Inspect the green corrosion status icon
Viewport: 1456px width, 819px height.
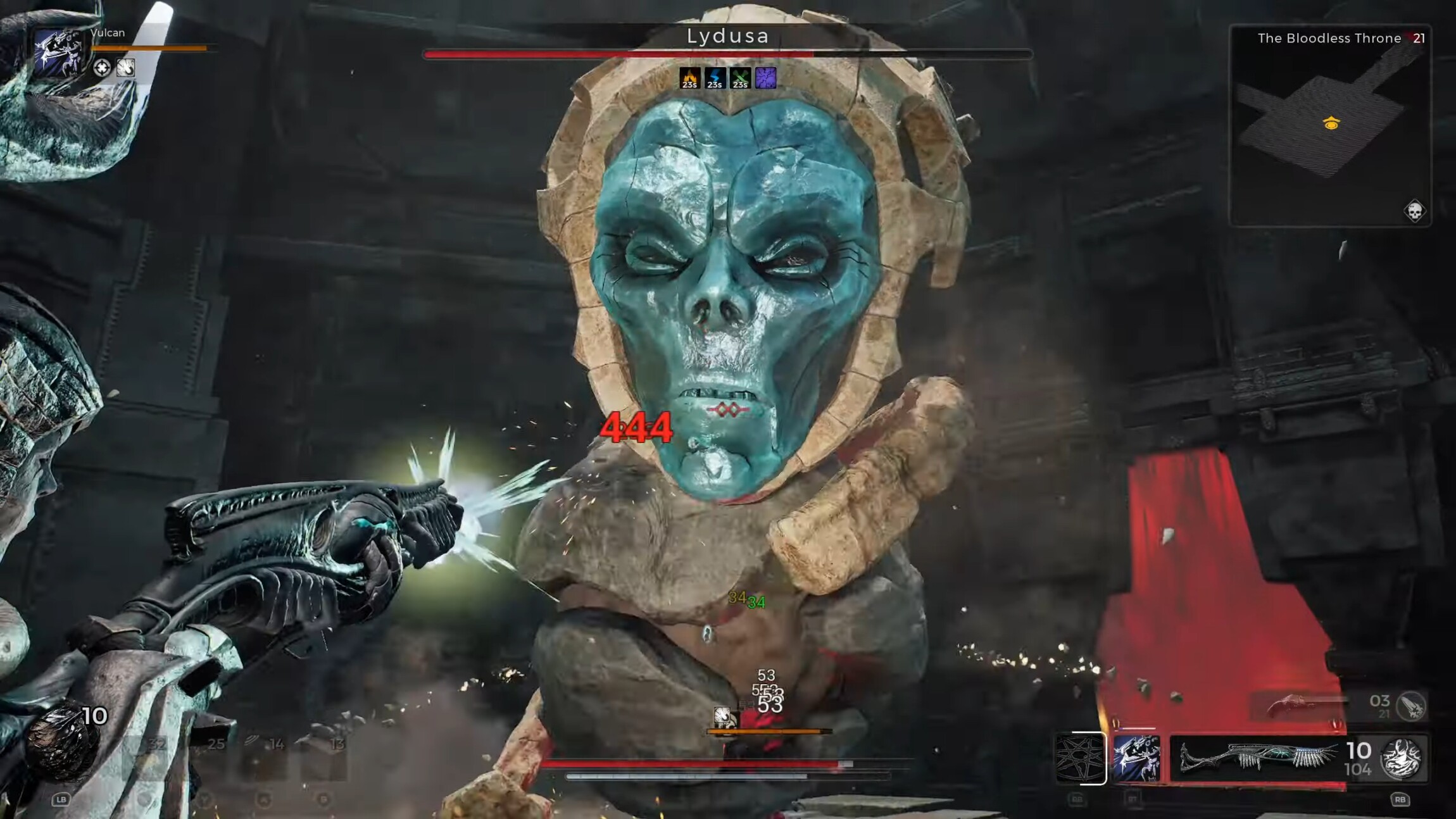pos(741,78)
